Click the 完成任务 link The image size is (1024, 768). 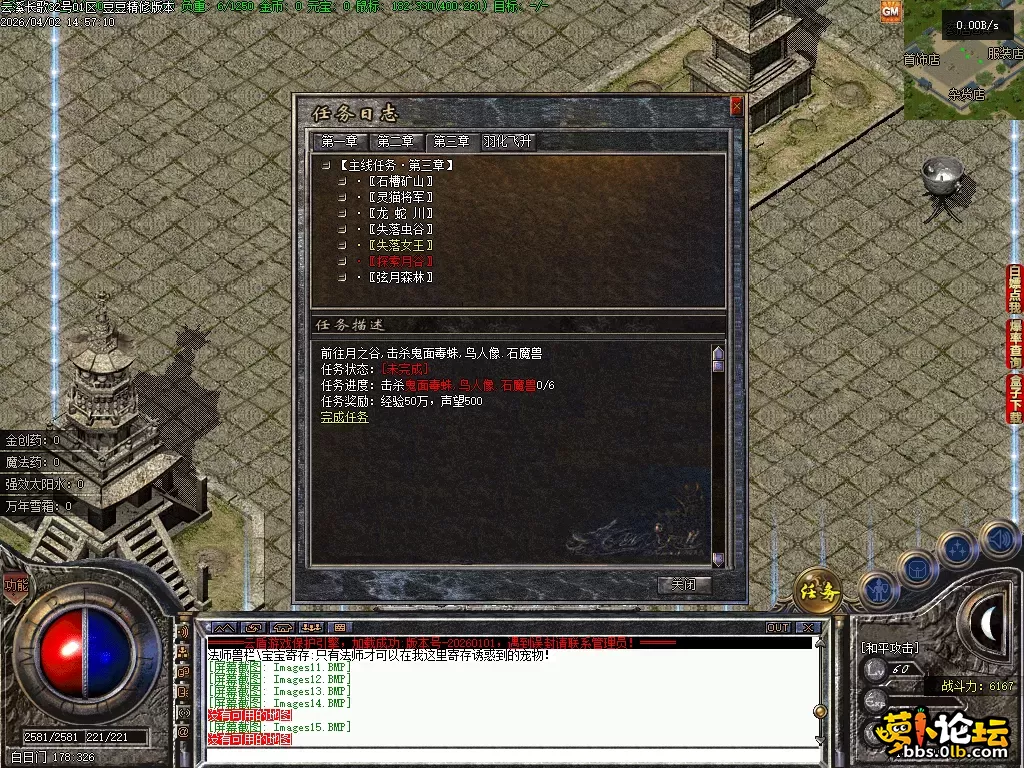[x=344, y=417]
